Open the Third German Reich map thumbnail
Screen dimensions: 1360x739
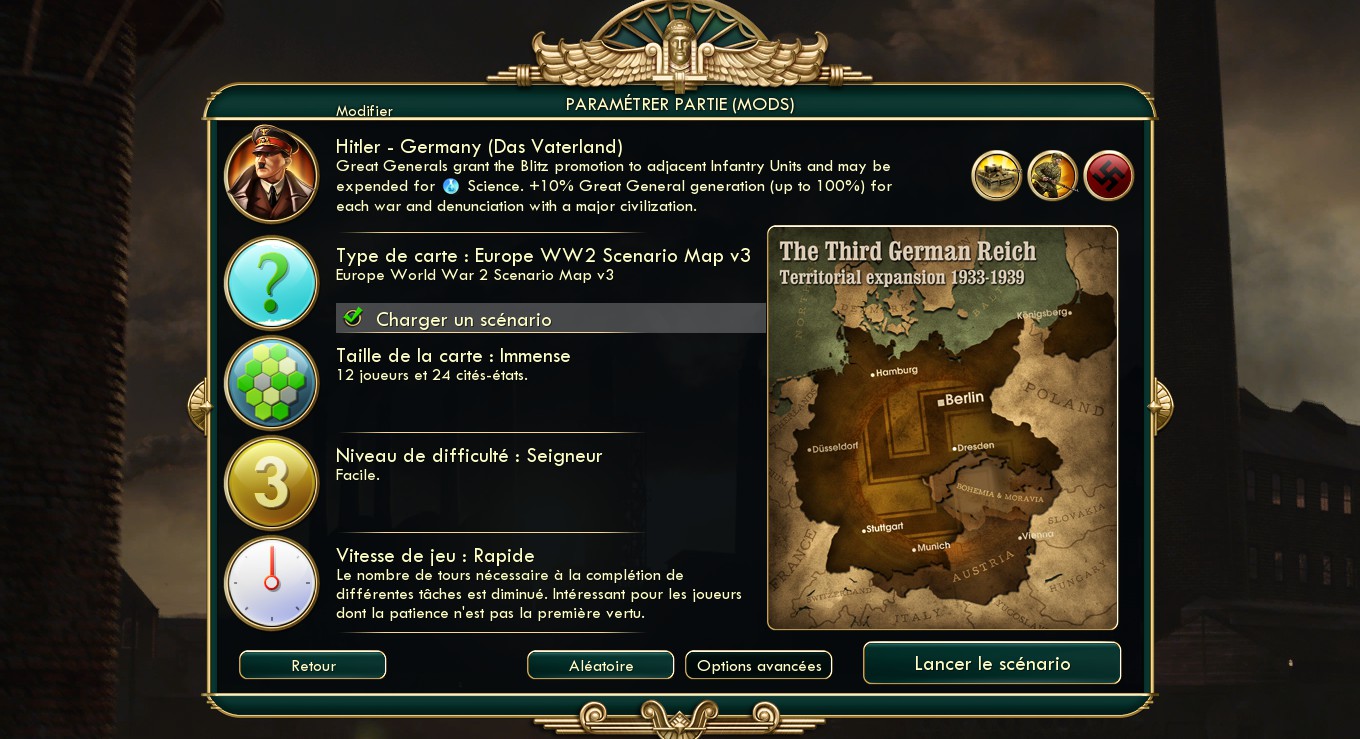pyautogui.click(x=942, y=428)
